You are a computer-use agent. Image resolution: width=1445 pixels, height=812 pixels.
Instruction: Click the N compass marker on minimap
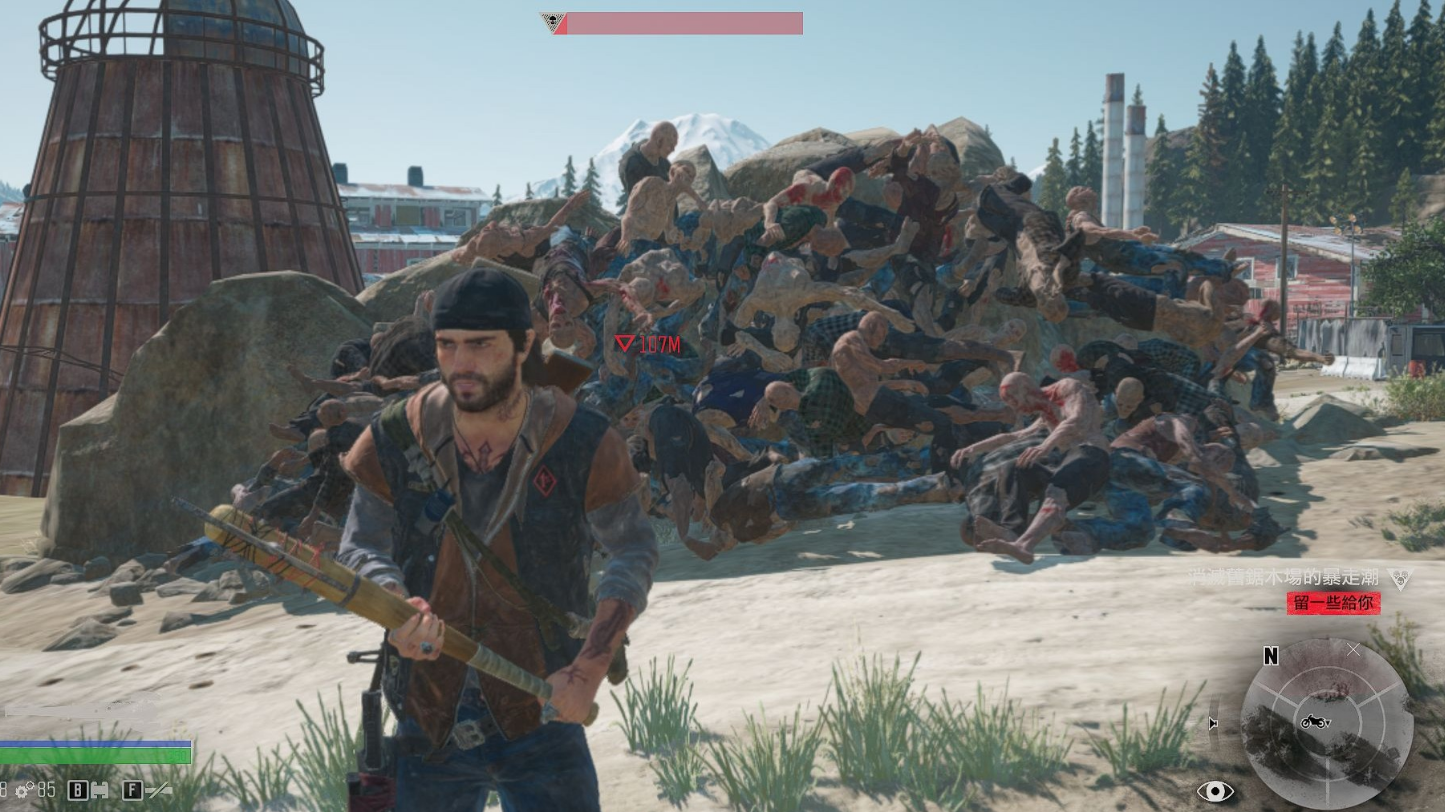[x=1270, y=656]
